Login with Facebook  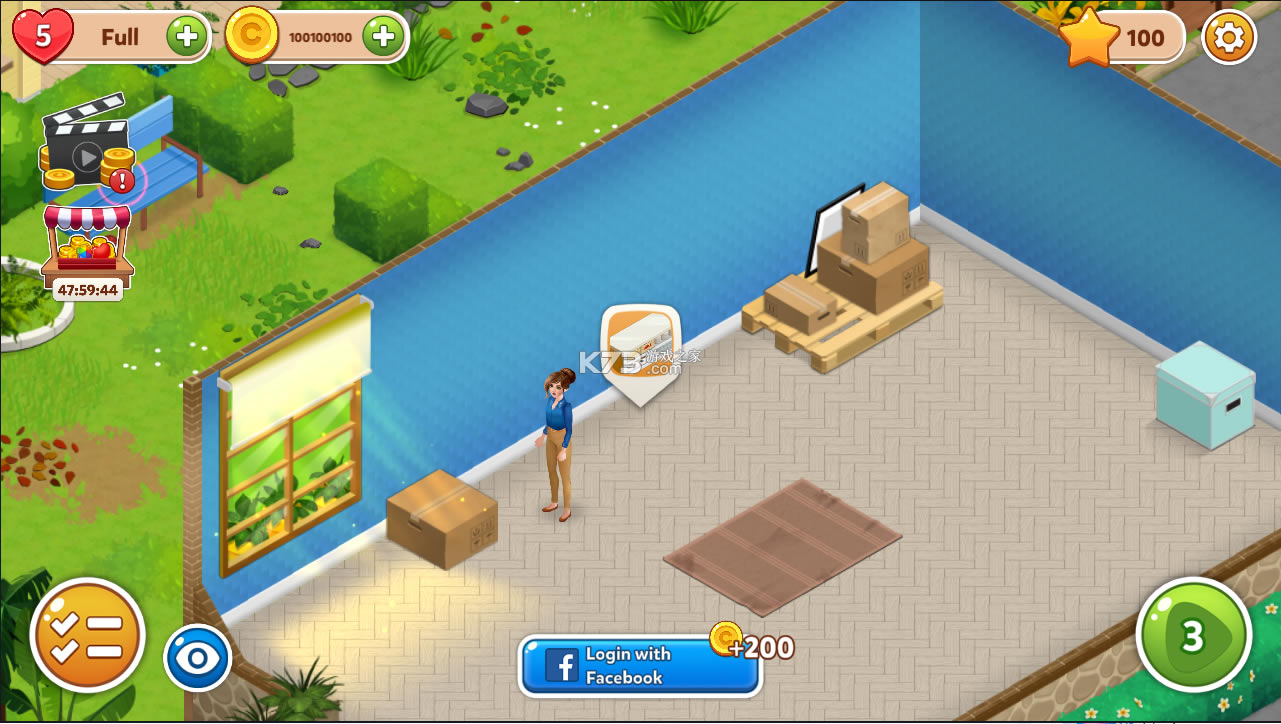pyautogui.click(x=640, y=666)
